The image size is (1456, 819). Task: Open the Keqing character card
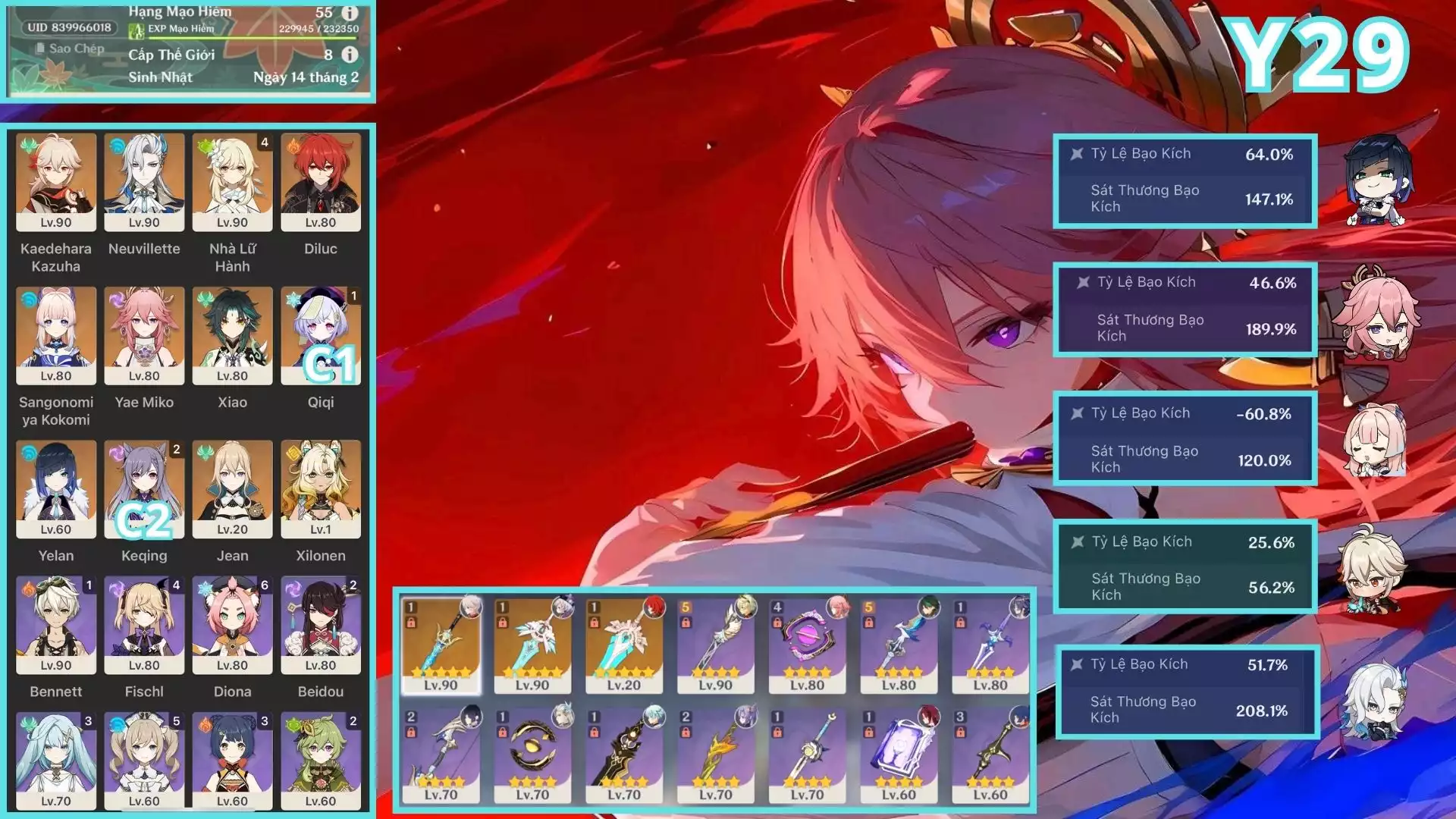point(144,489)
